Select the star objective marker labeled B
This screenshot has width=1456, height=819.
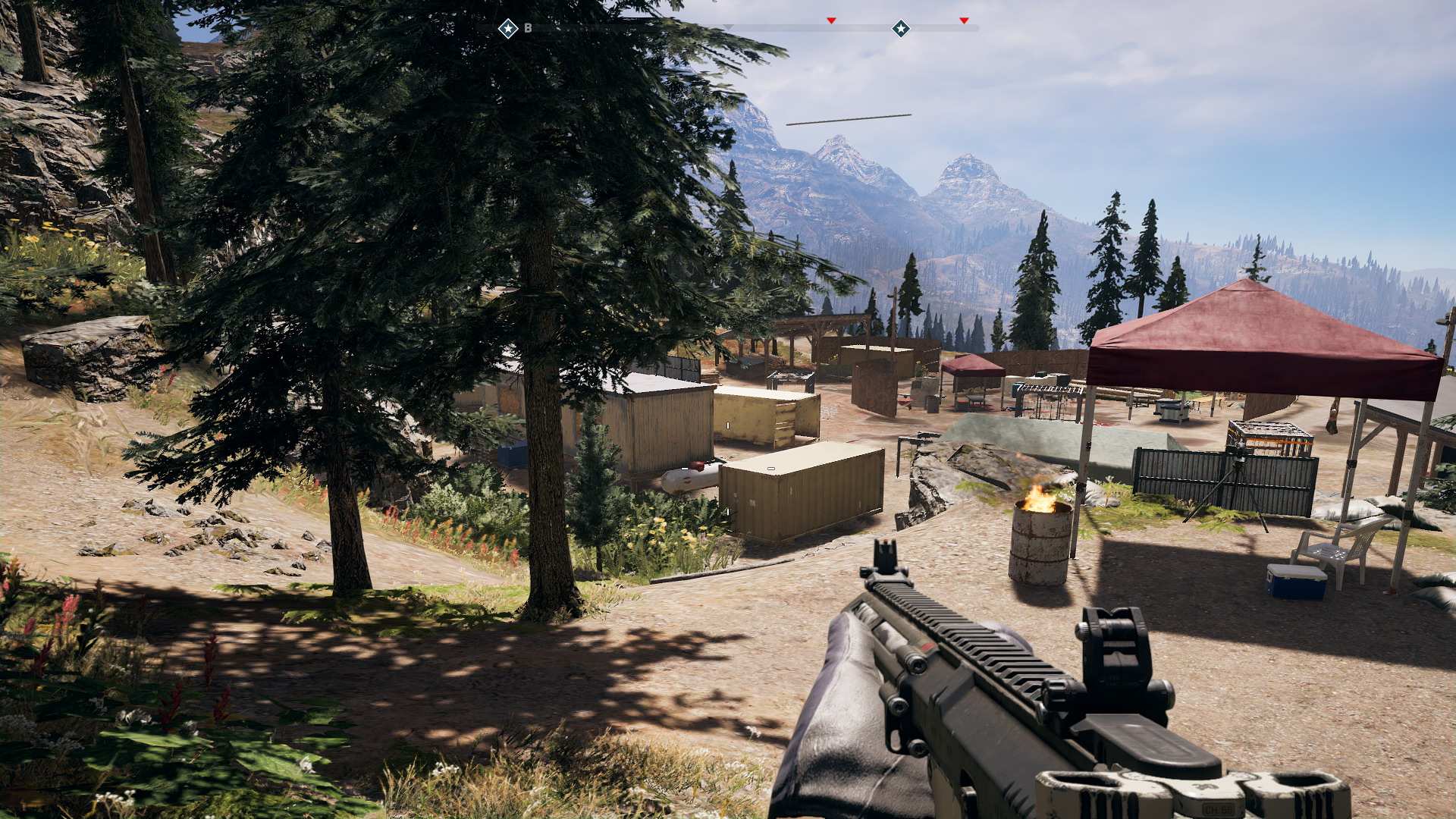pos(508,29)
